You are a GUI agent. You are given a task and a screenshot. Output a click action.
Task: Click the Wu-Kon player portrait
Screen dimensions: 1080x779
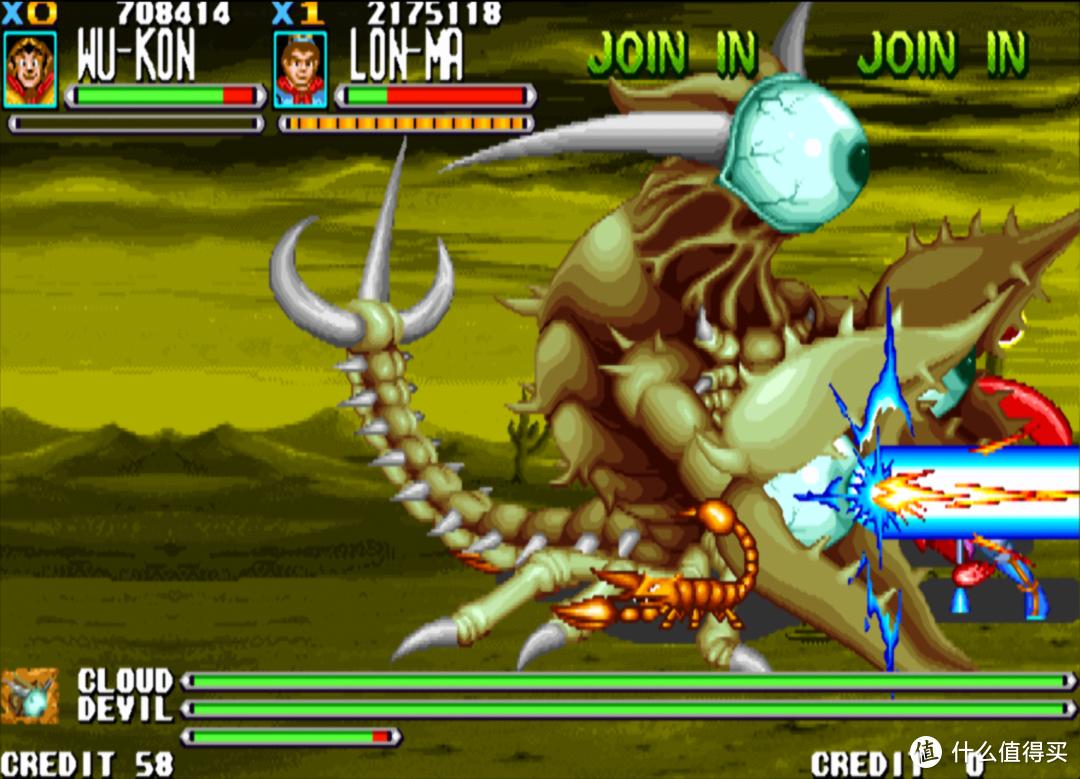pyautogui.click(x=30, y=68)
